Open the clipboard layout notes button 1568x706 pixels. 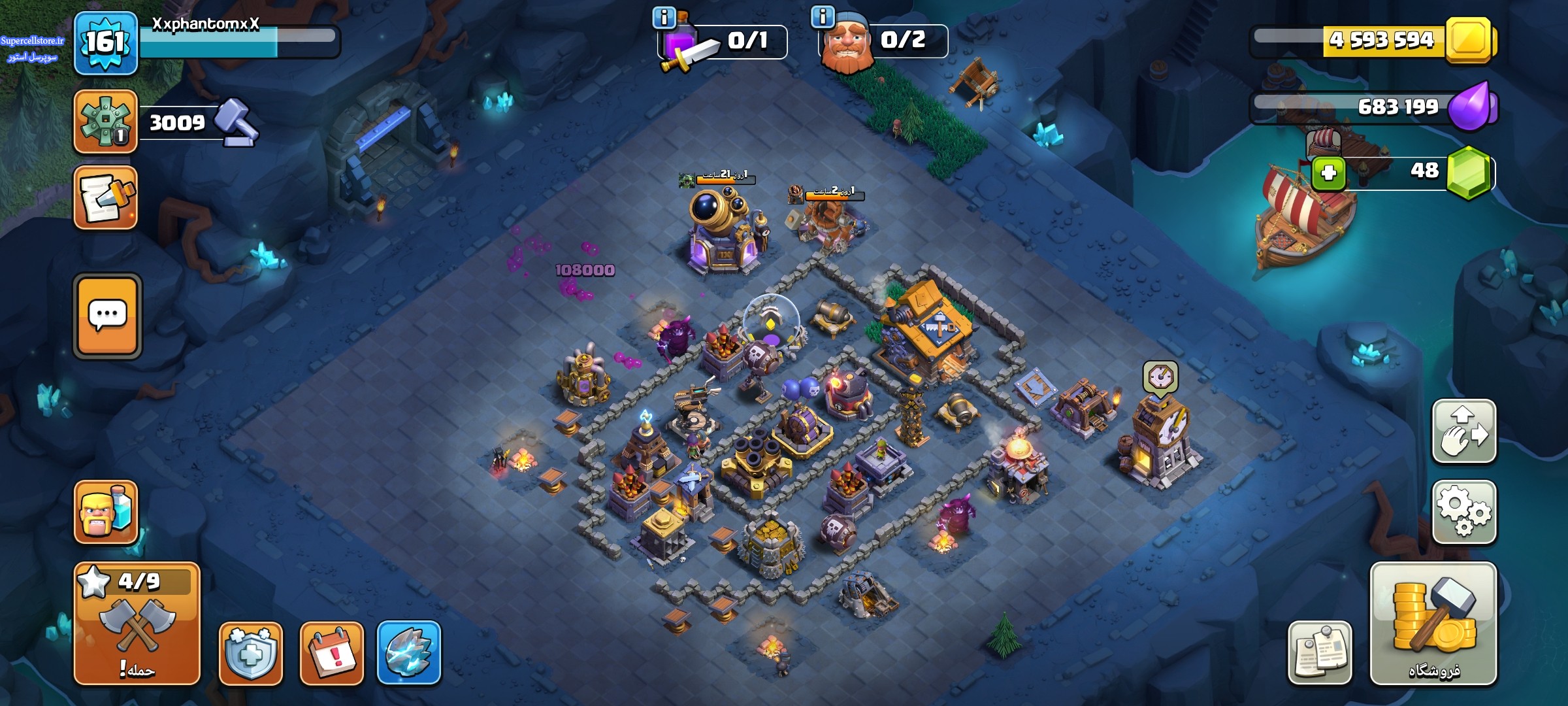tap(1320, 652)
